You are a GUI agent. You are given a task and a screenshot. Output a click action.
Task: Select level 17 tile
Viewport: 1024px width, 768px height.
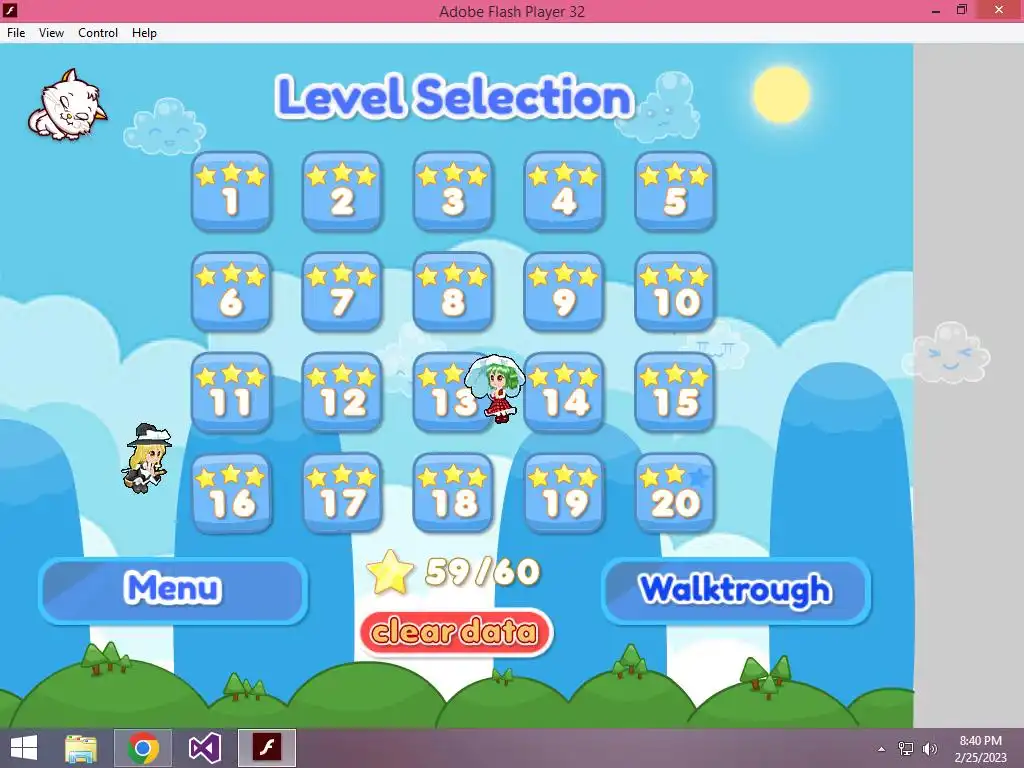342,494
